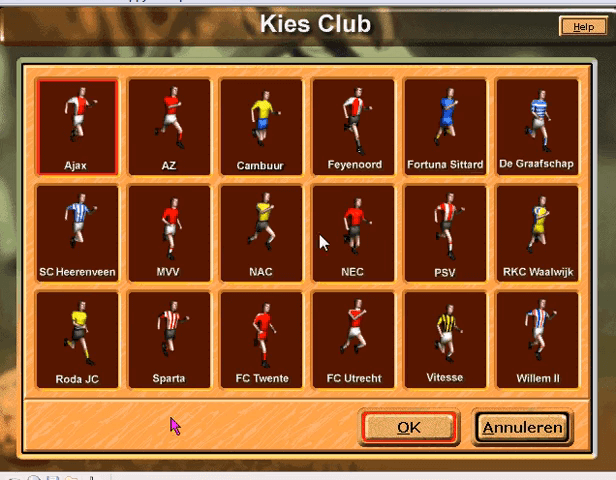Select Feyenoord from the club grid
The height and width of the screenshot is (480, 616).
[x=353, y=127]
